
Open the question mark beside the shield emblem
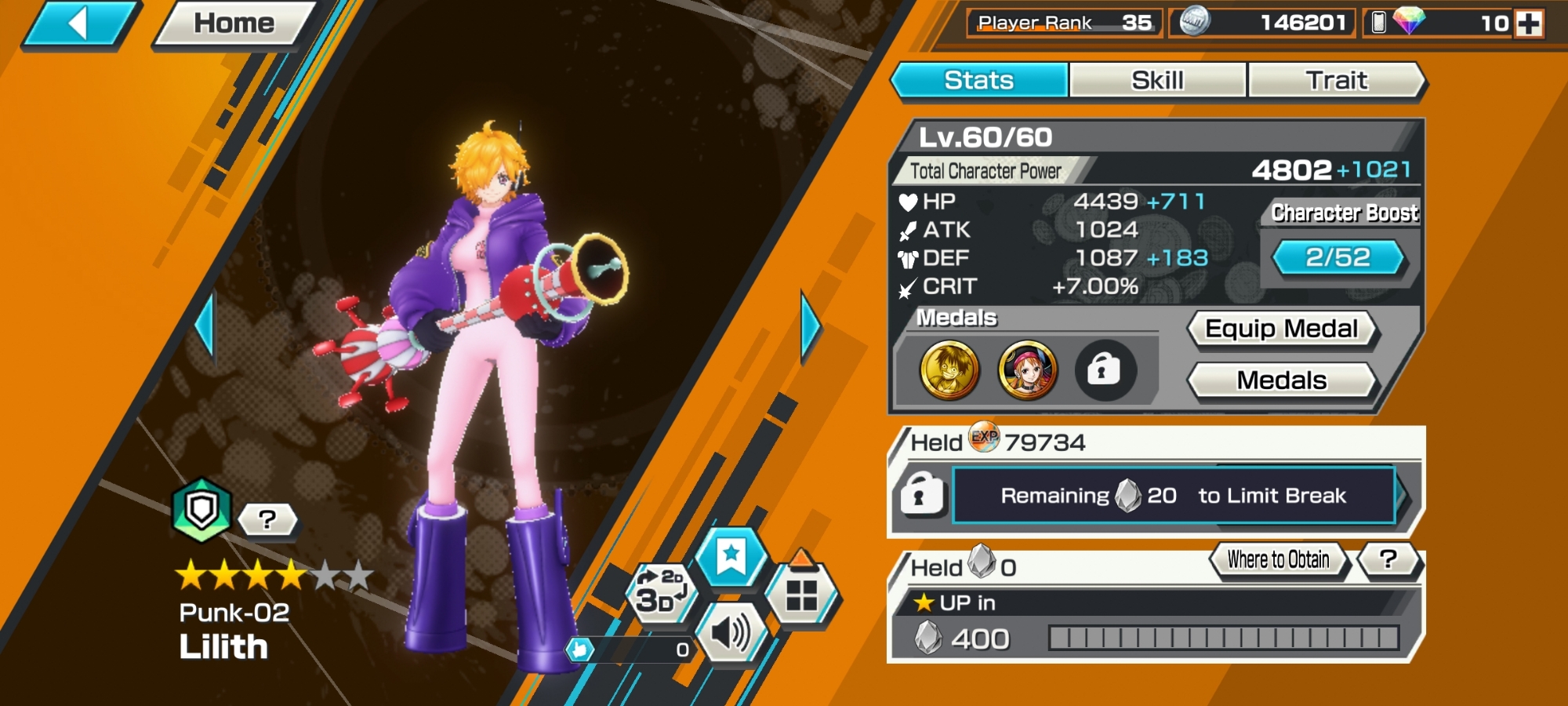click(267, 519)
